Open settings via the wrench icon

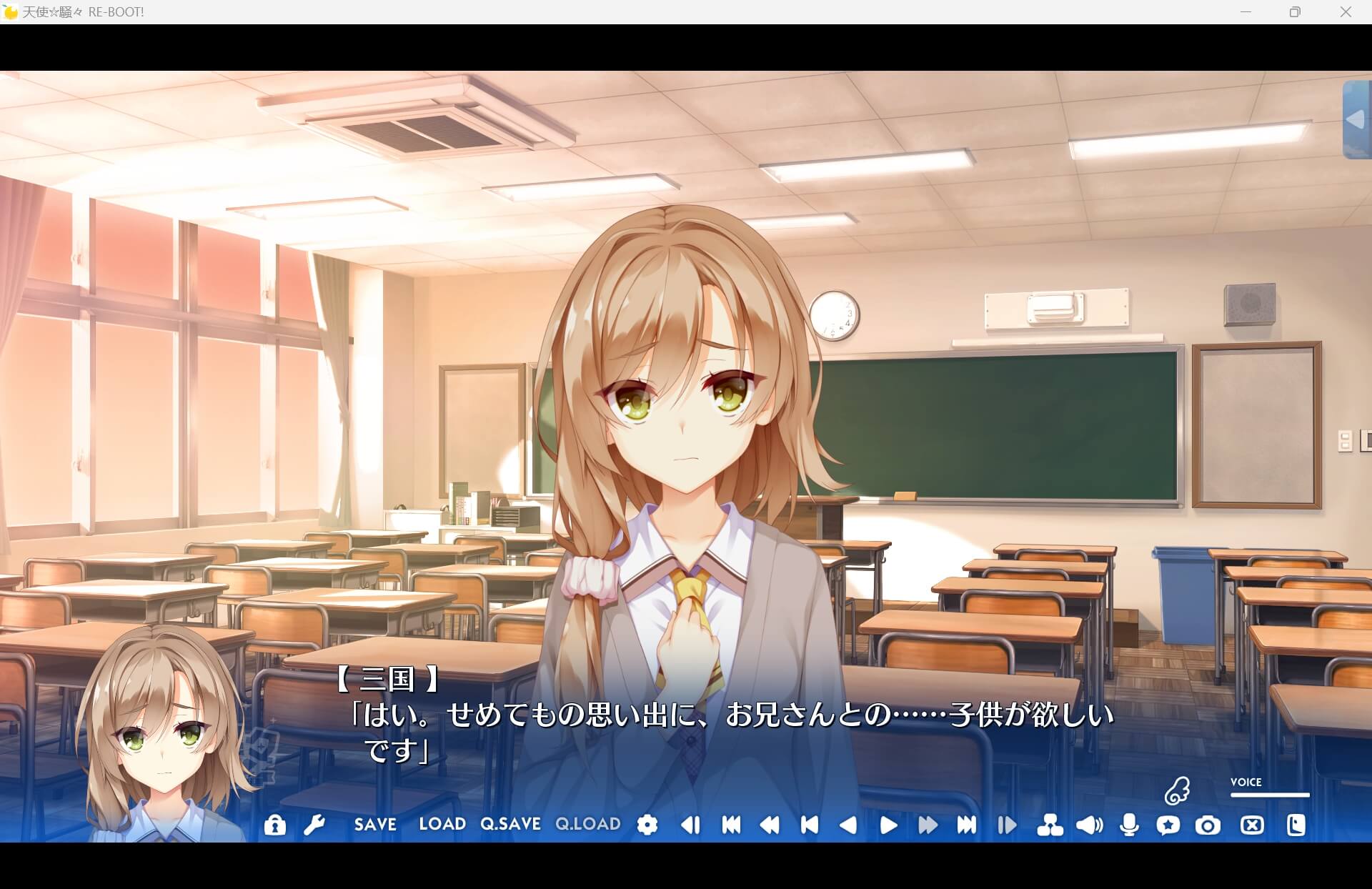click(314, 825)
